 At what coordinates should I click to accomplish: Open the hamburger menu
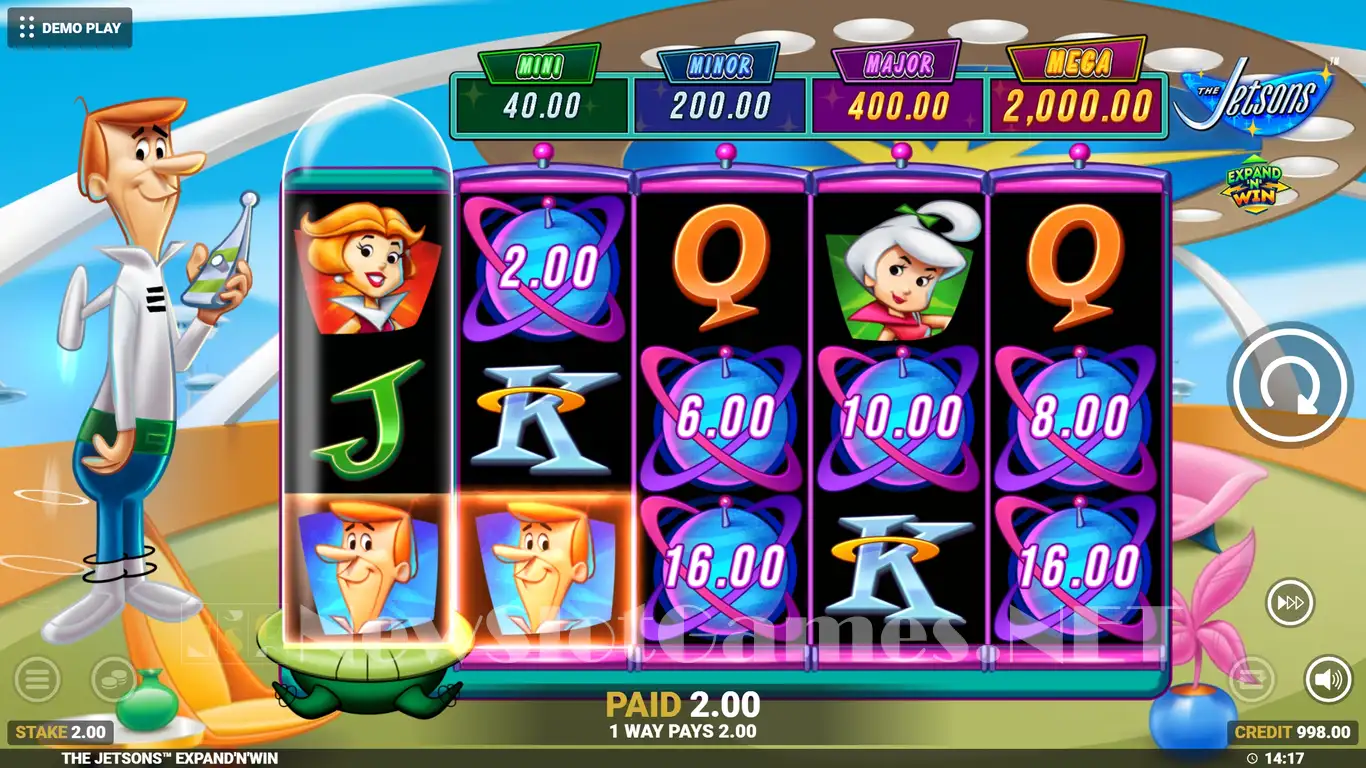[x=37, y=680]
